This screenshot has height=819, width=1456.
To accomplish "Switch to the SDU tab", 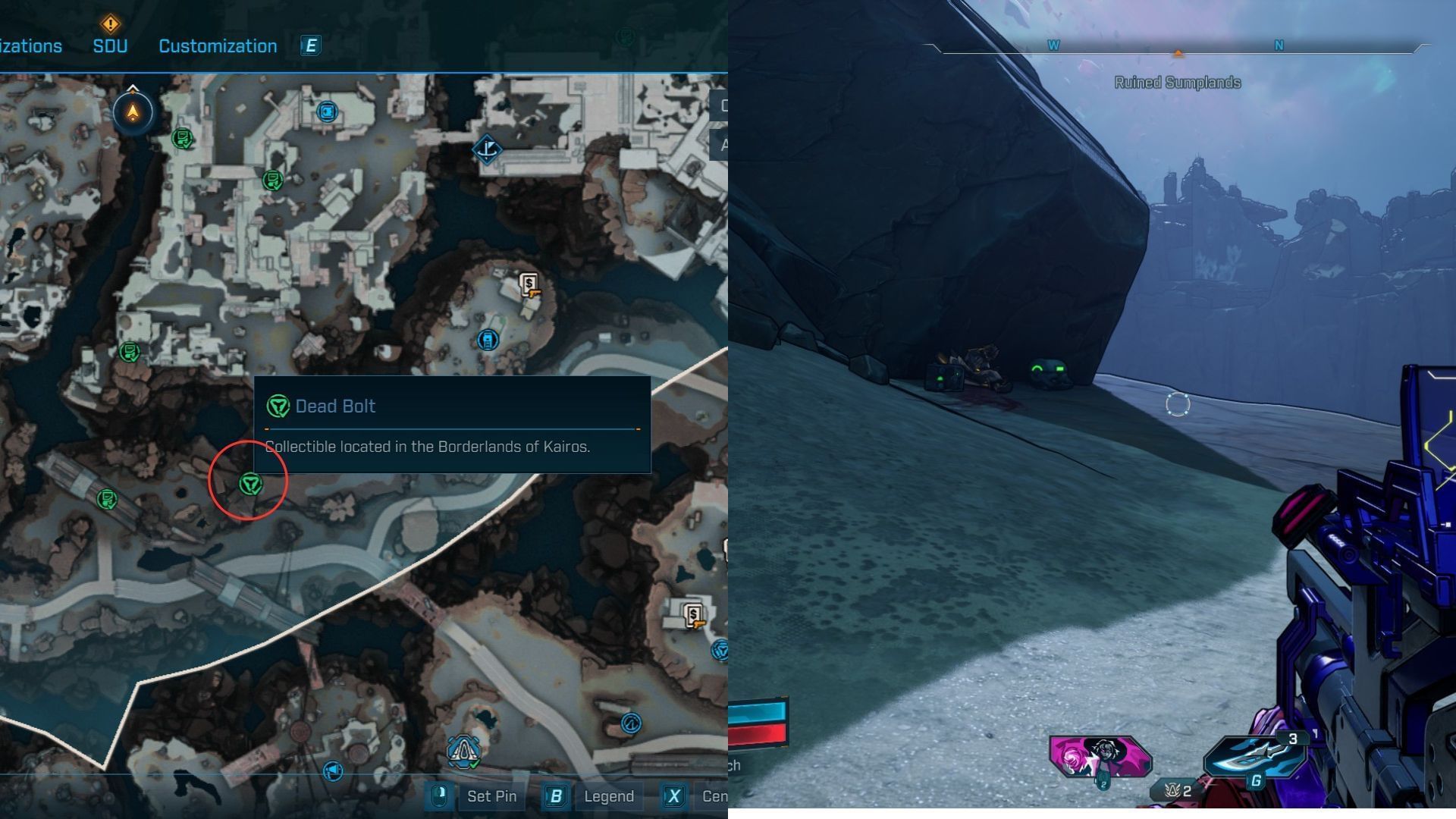I will tap(110, 45).
